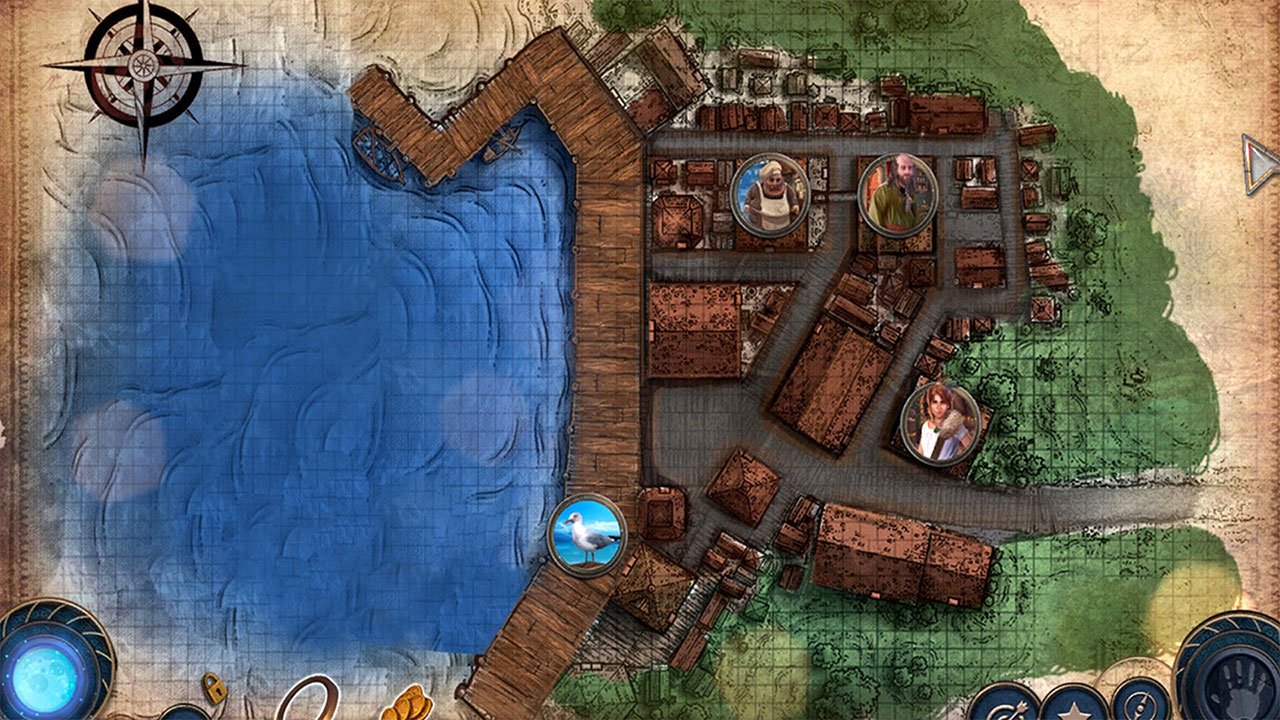This screenshot has height=720, width=1280.
Task: Click the golden padlock icon
Action: point(214,690)
